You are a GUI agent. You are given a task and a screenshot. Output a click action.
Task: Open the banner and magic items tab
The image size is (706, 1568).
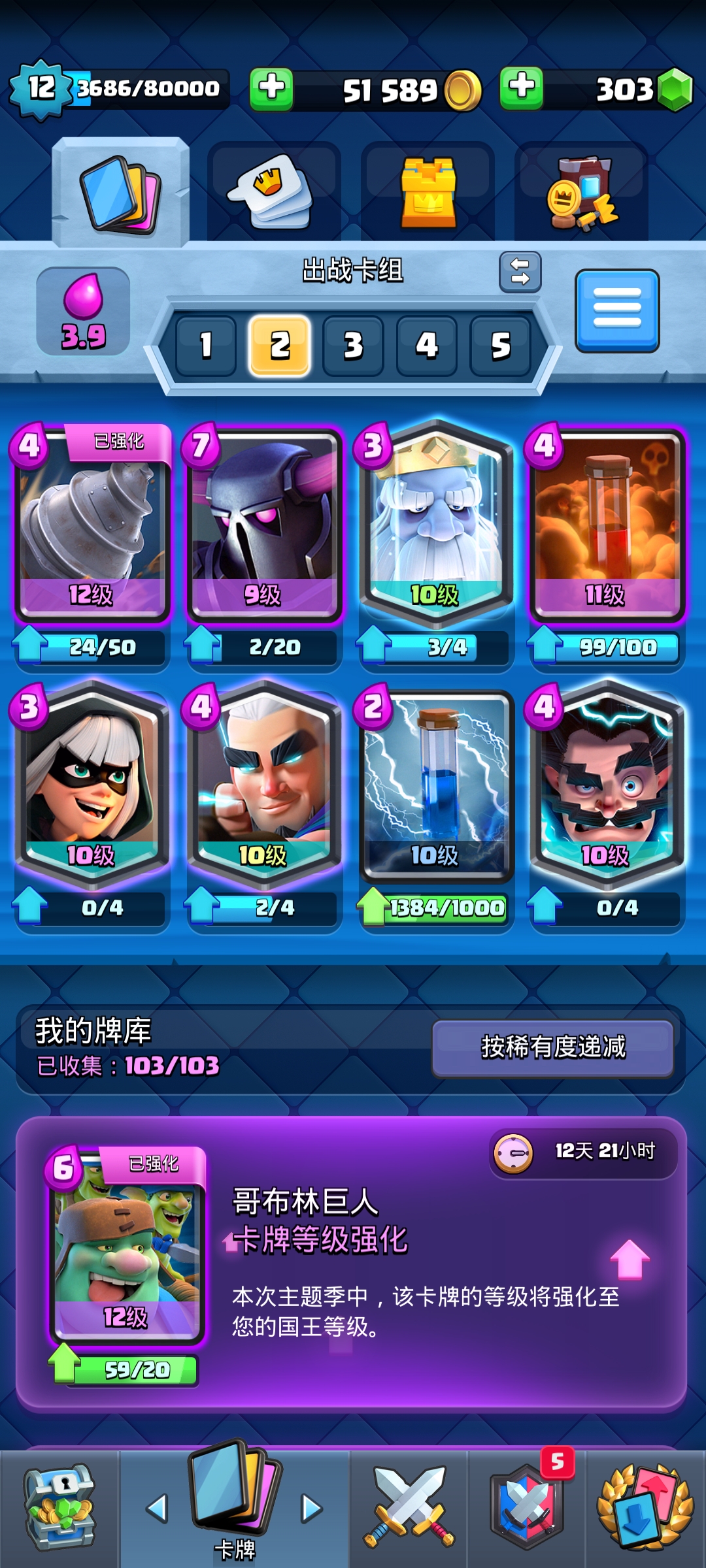coord(581,192)
